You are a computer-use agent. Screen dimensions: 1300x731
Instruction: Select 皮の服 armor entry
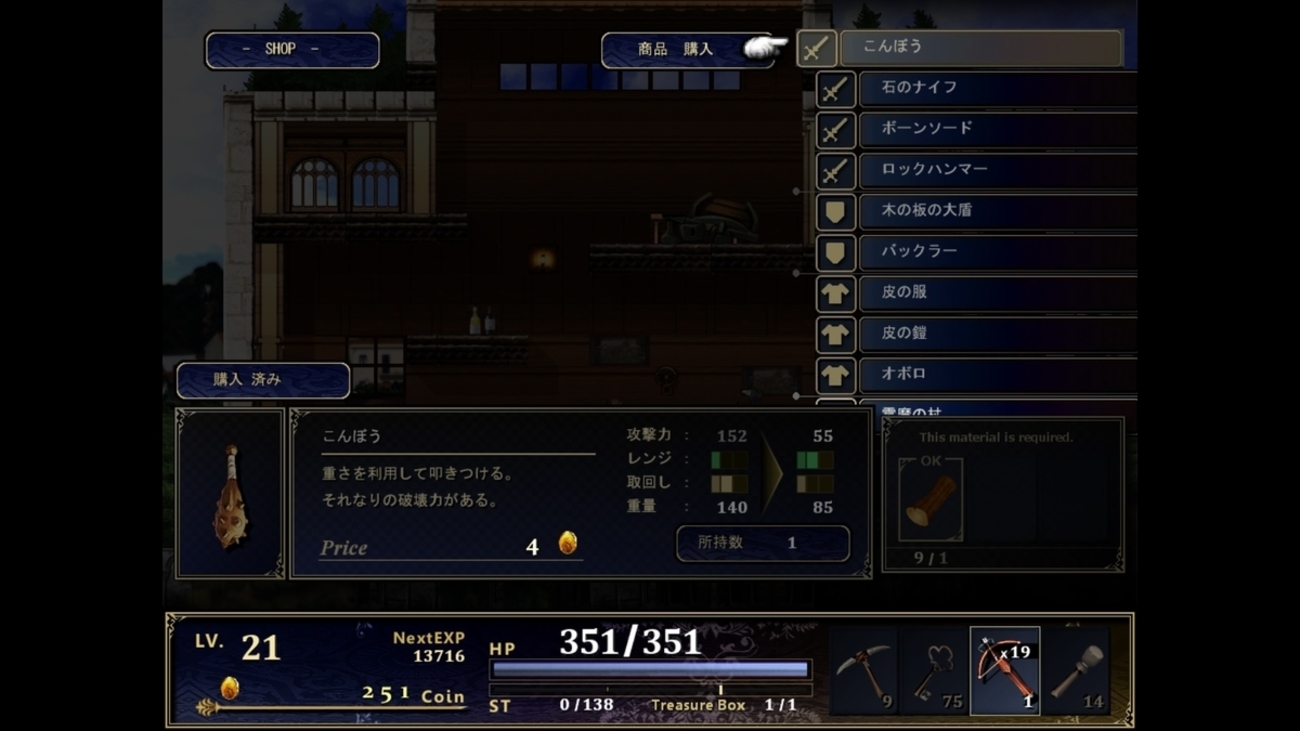click(996, 293)
